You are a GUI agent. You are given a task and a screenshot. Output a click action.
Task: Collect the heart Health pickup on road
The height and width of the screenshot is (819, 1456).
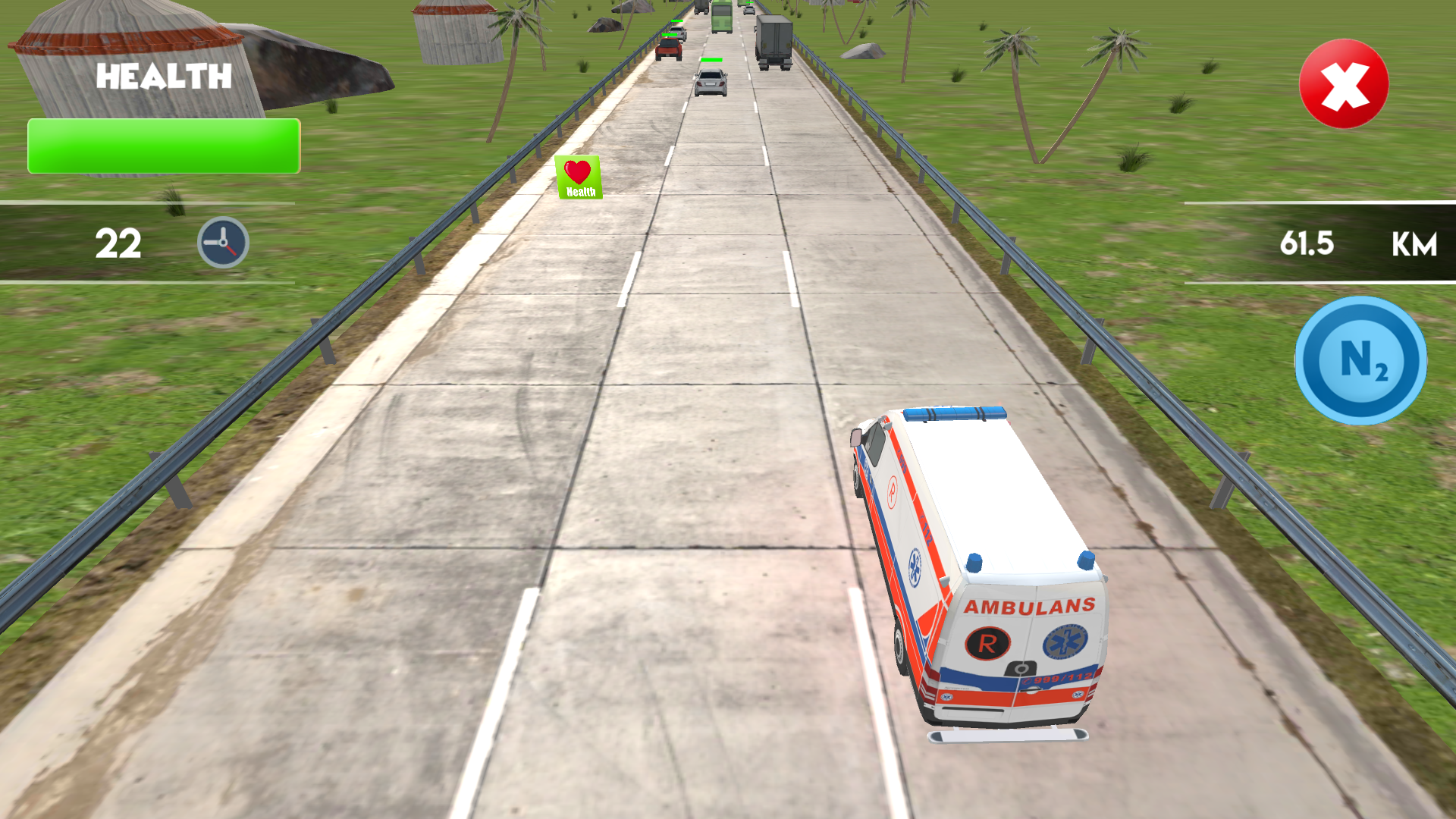click(x=579, y=176)
